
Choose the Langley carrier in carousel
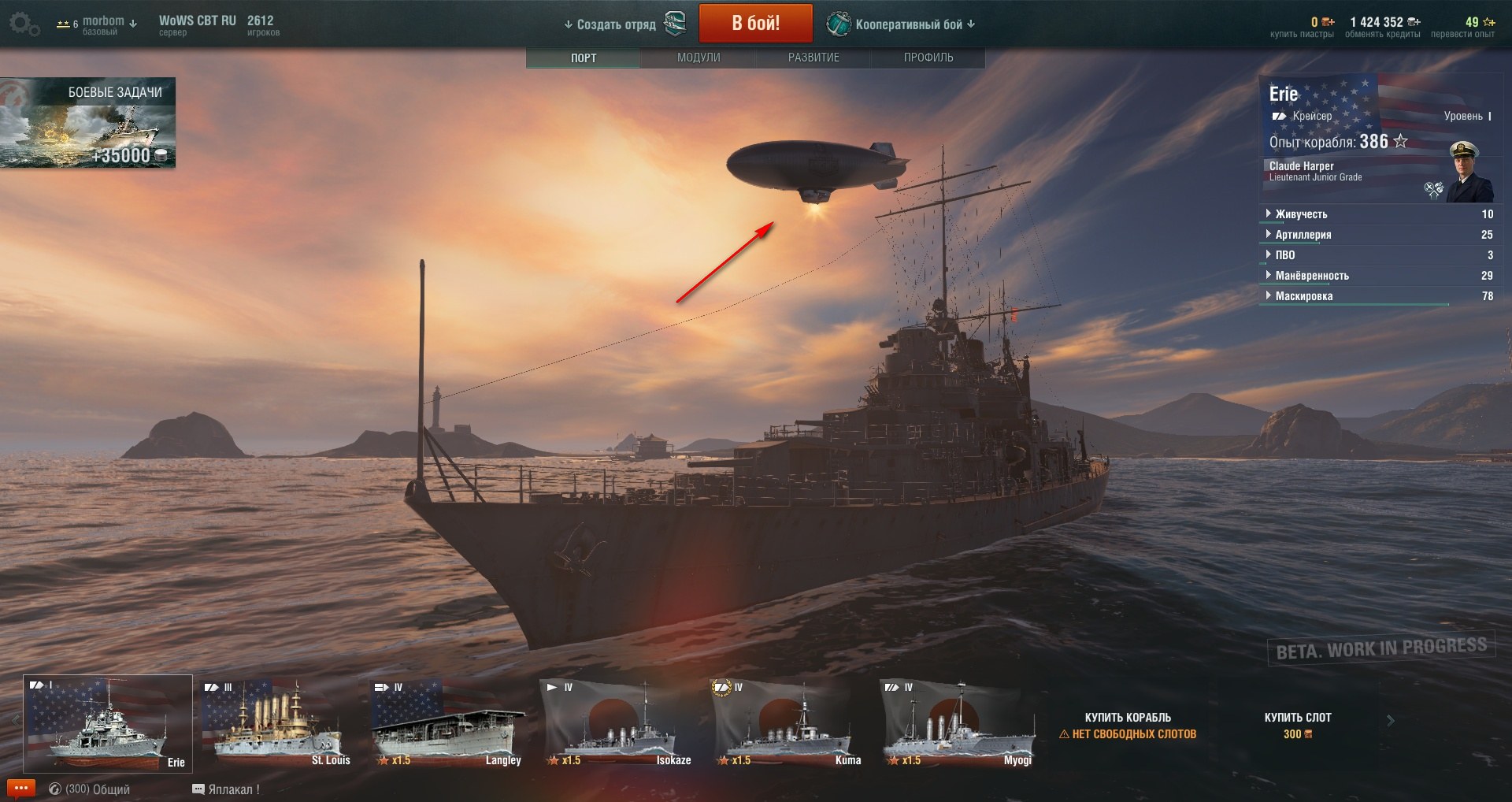447,723
